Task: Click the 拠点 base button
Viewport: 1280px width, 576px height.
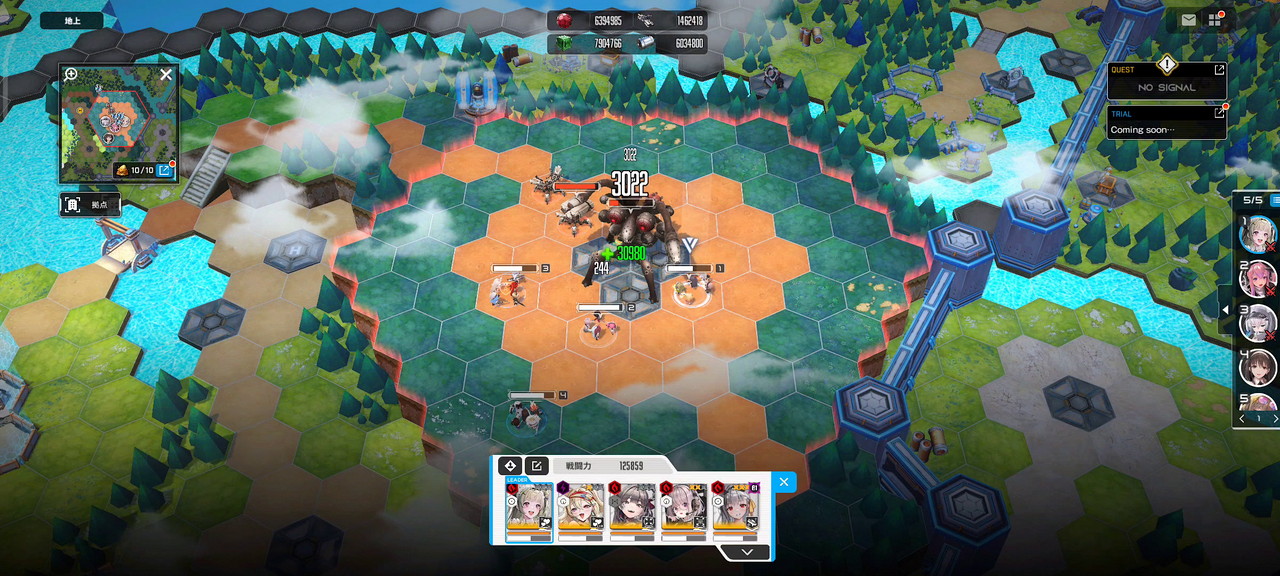Action: click(91, 205)
